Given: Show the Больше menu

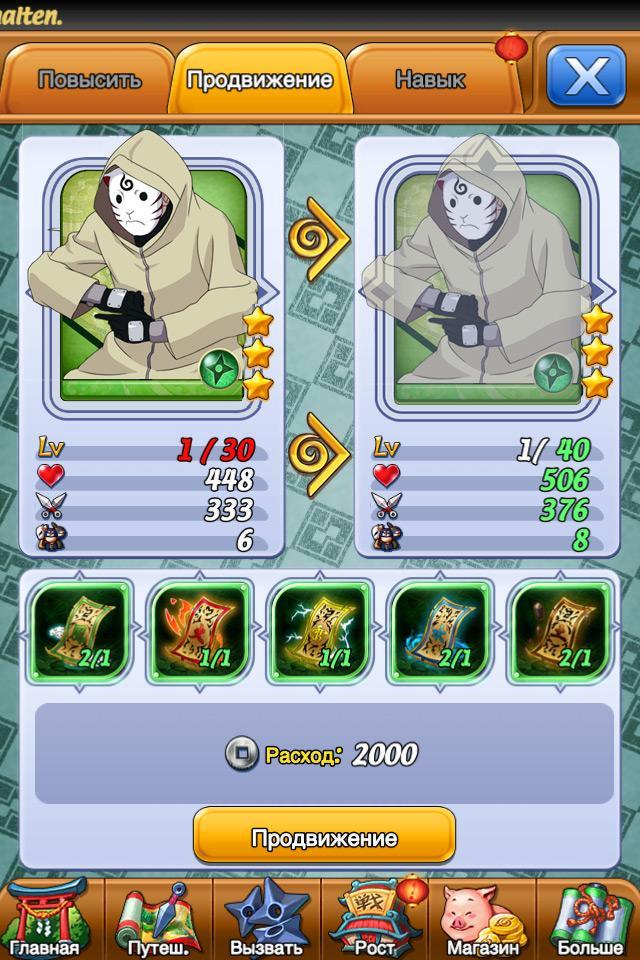Looking at the screenshot, I should tap(590, 920).
